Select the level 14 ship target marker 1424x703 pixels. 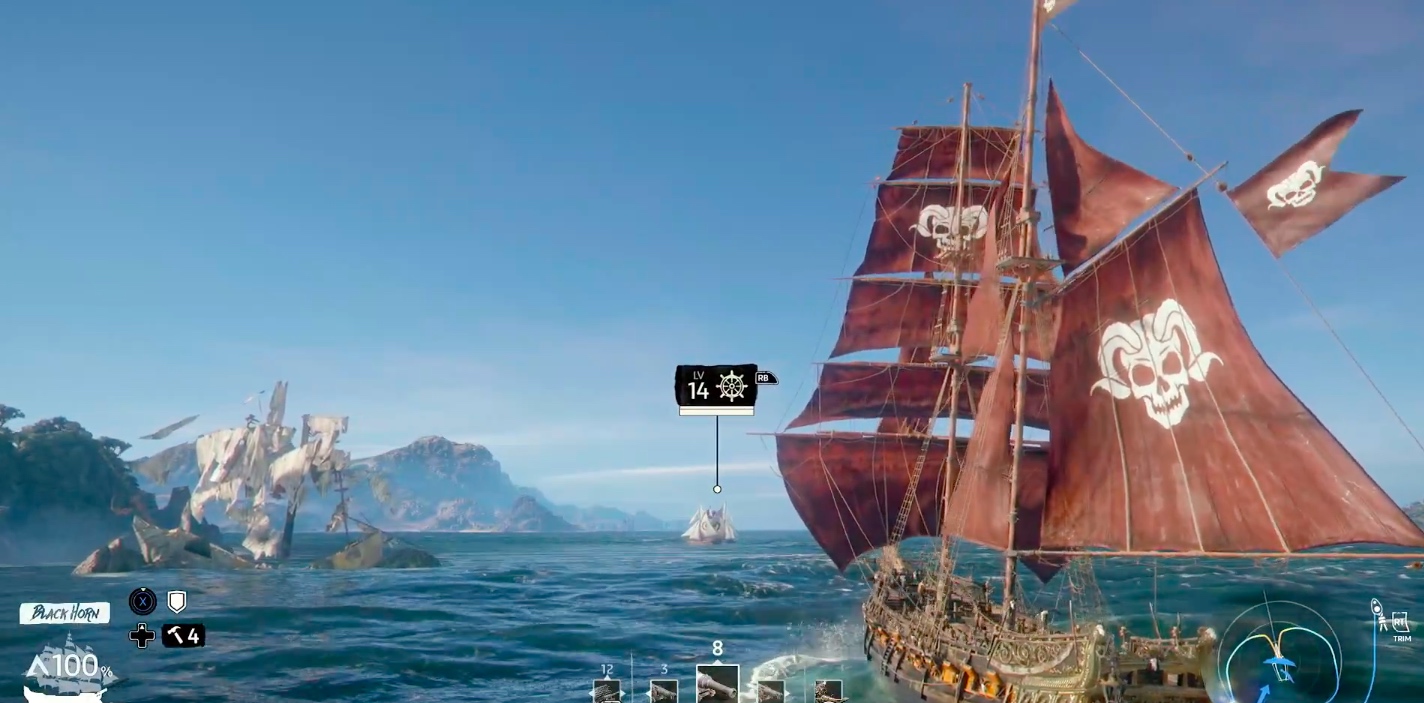click(716, 386)
